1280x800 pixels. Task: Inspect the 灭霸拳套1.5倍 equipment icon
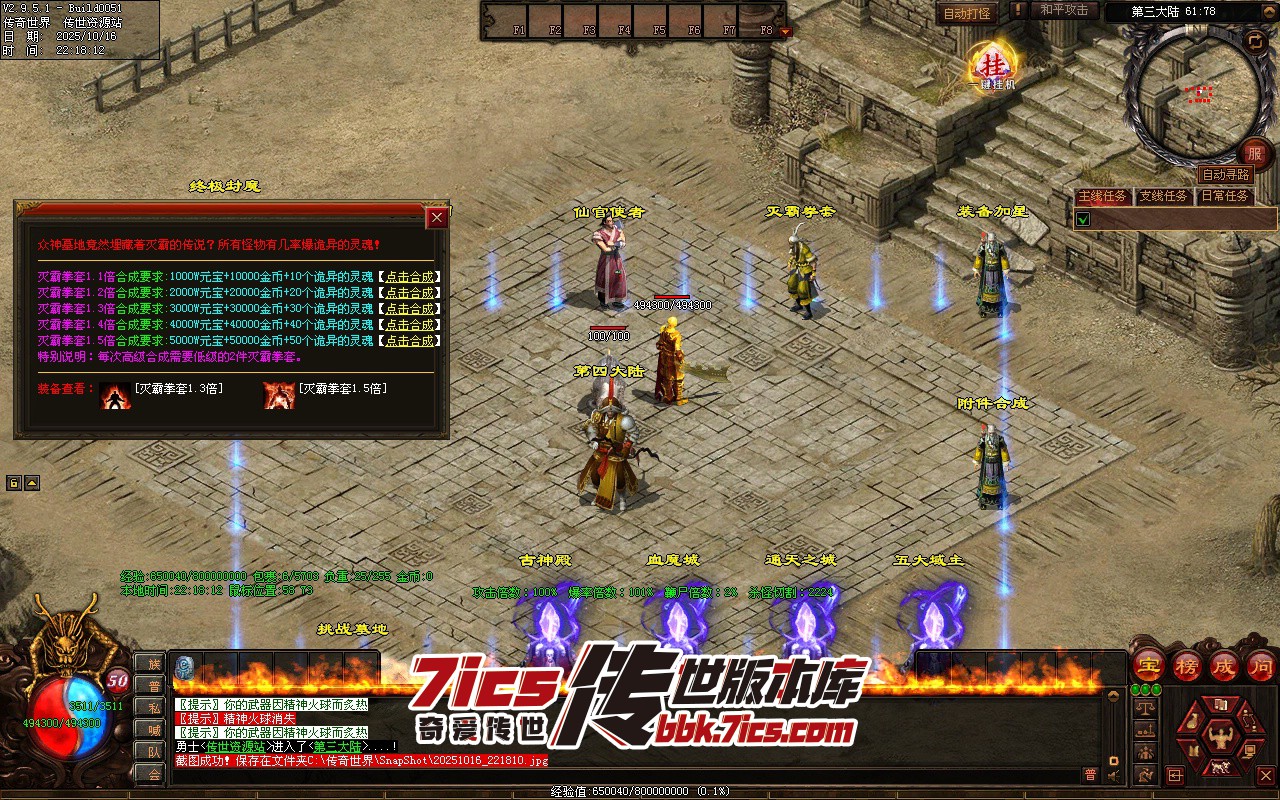(x=278, y=395)
